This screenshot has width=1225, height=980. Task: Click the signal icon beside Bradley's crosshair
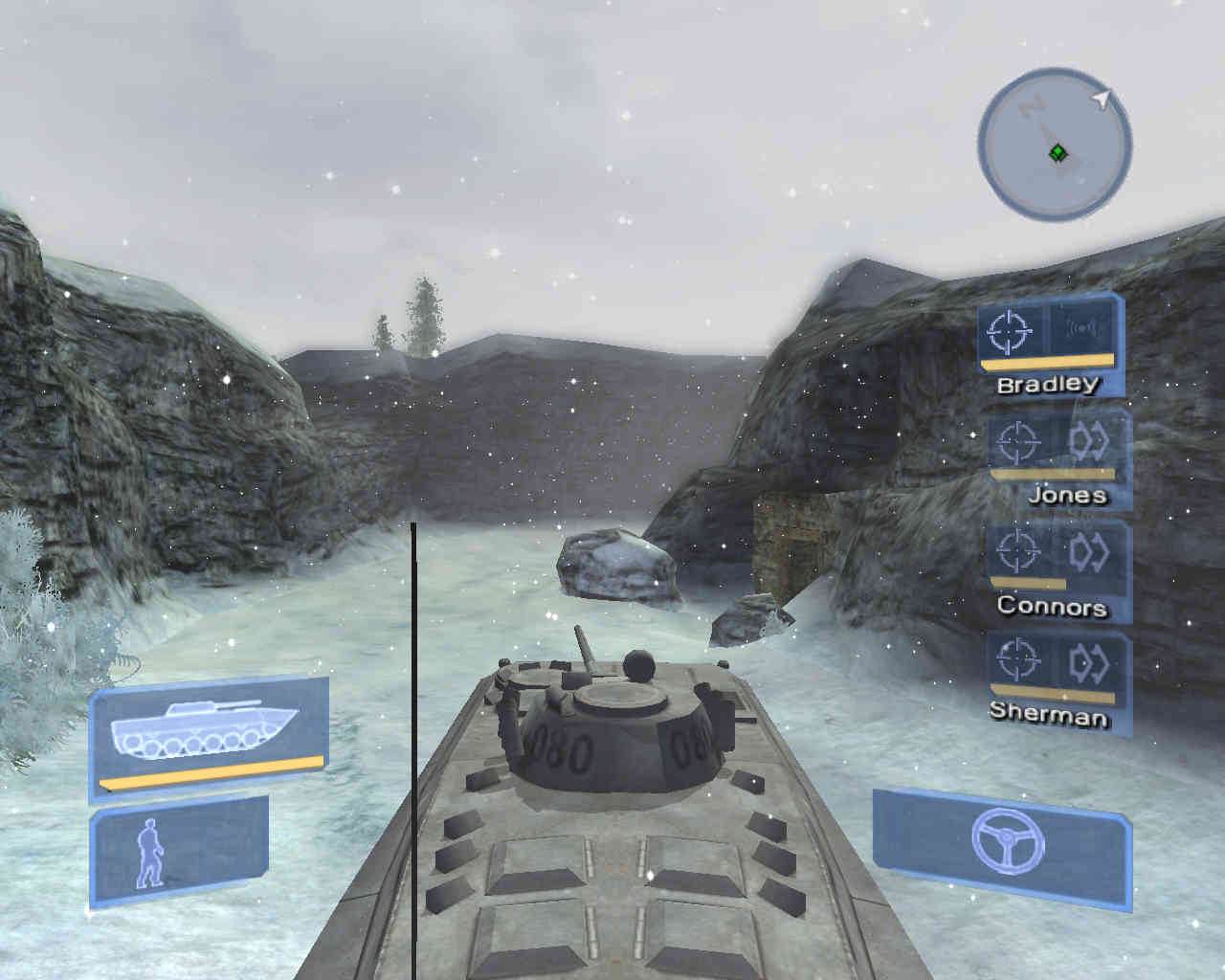point(1082,330)
